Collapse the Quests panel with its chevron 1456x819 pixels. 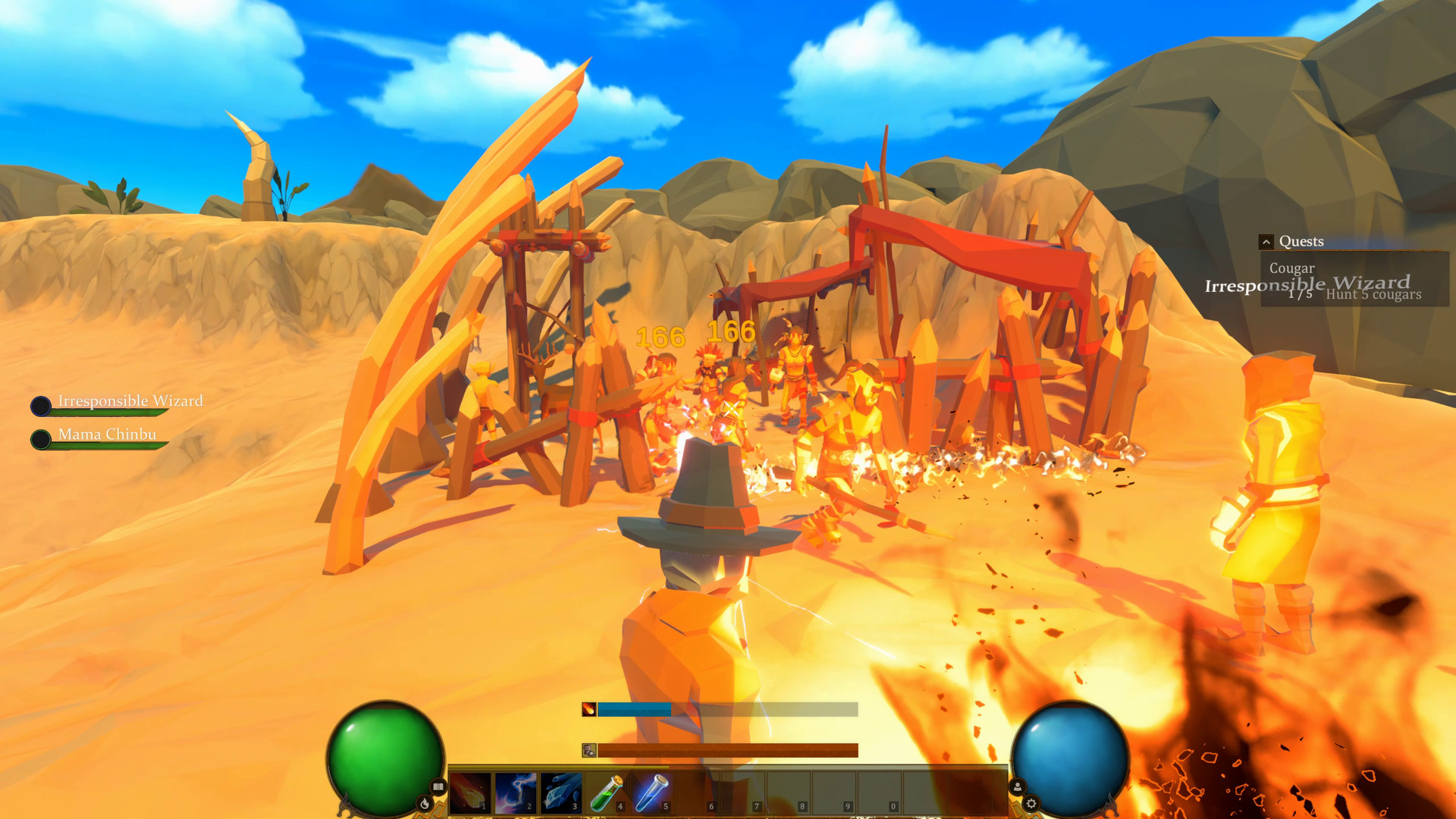pos(1266,241)
